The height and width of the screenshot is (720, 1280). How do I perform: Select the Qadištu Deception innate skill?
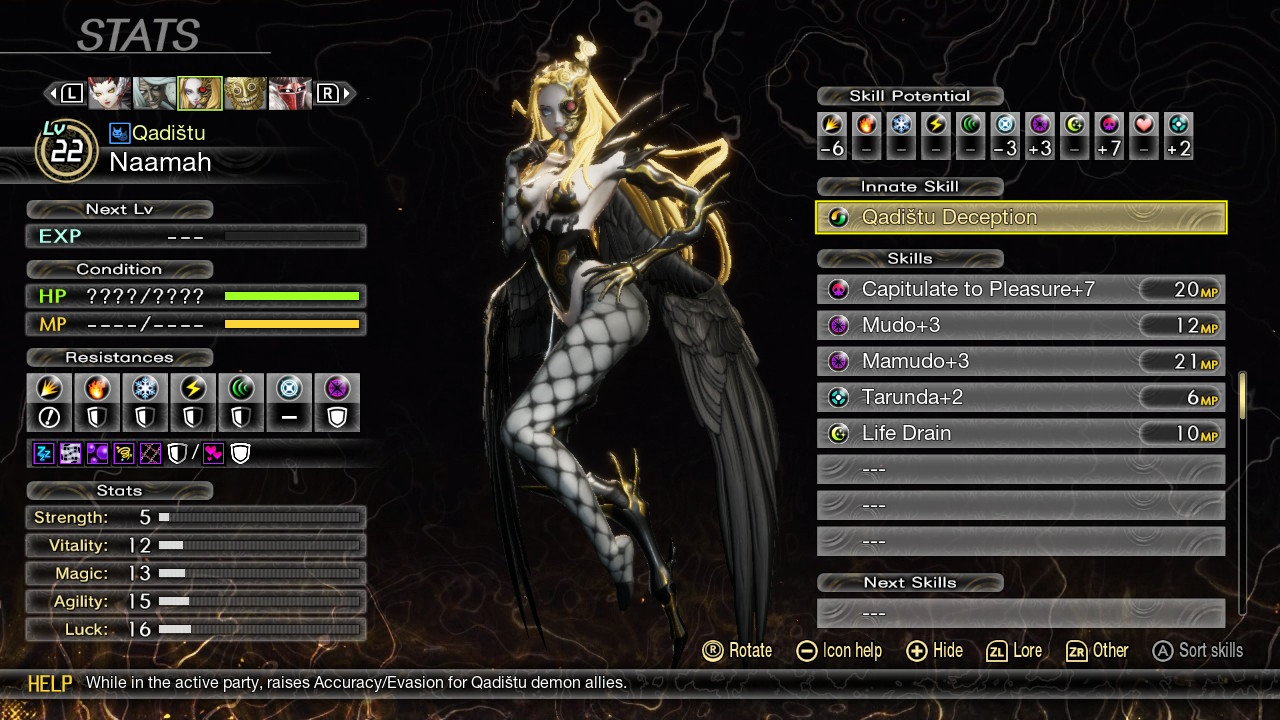coord(1021,217)
